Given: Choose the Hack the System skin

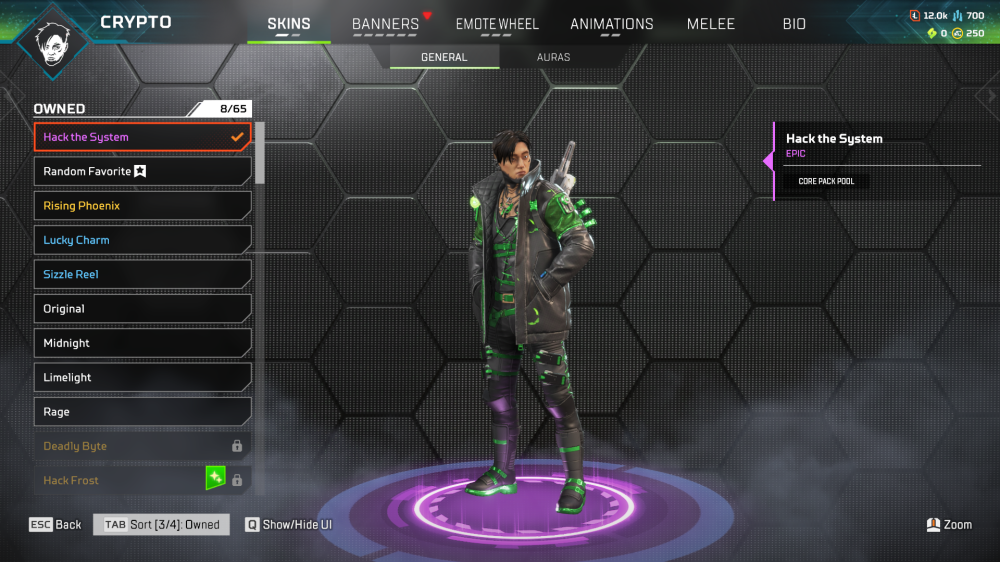Looking at the screenshot, I should [142, 137].
